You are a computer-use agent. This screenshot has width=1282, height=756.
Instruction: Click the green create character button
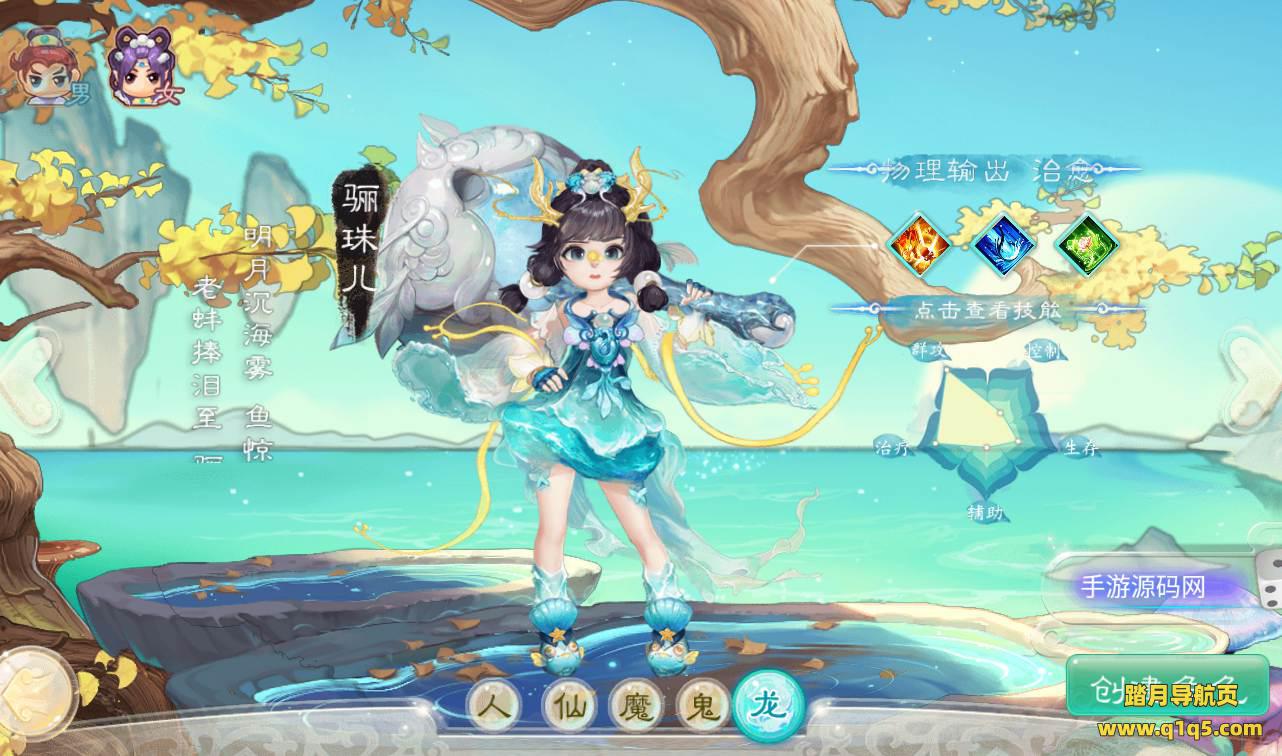coord(1167,687)
